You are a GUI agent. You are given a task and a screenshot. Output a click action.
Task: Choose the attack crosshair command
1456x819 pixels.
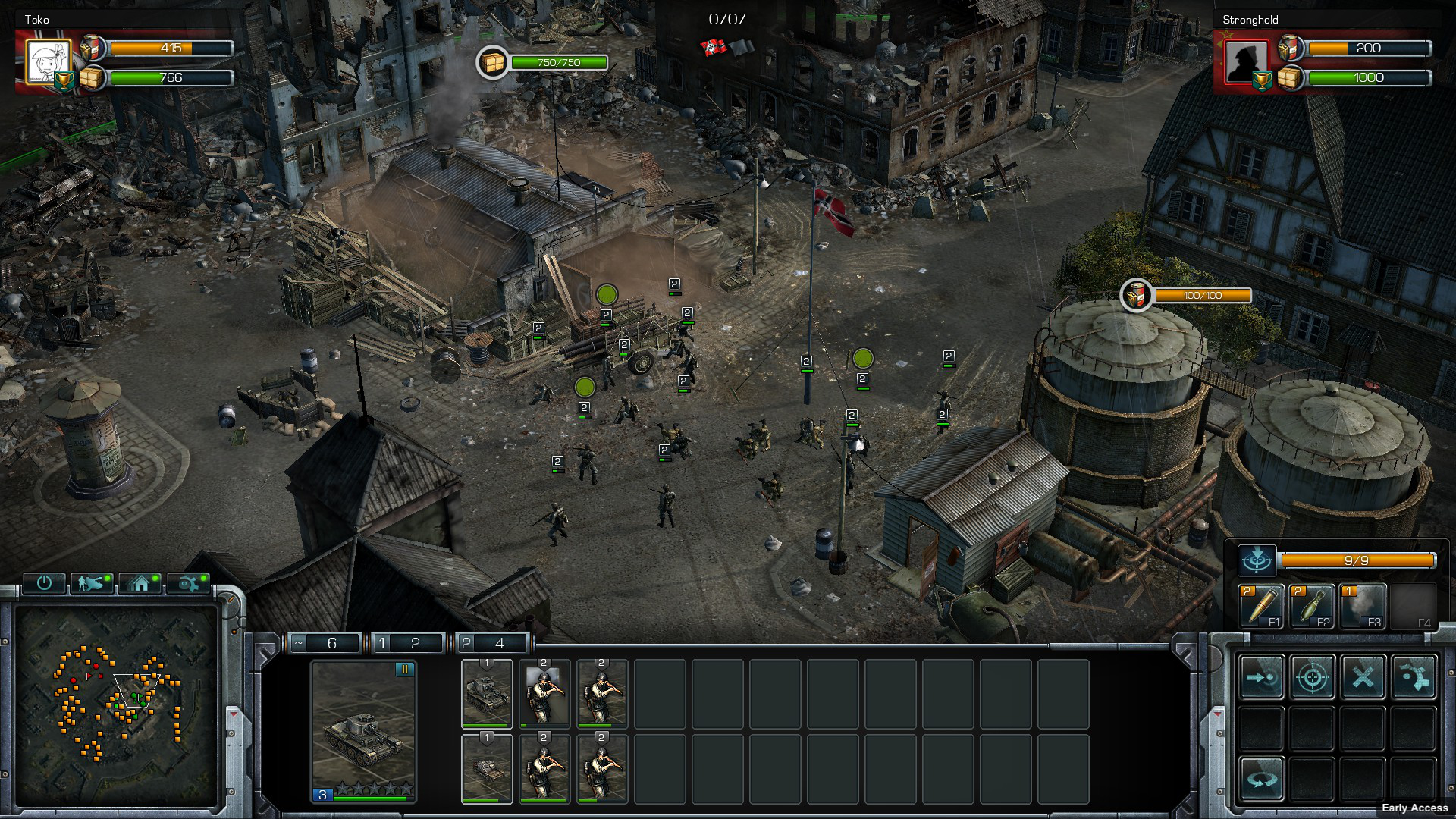point(1312,676)
